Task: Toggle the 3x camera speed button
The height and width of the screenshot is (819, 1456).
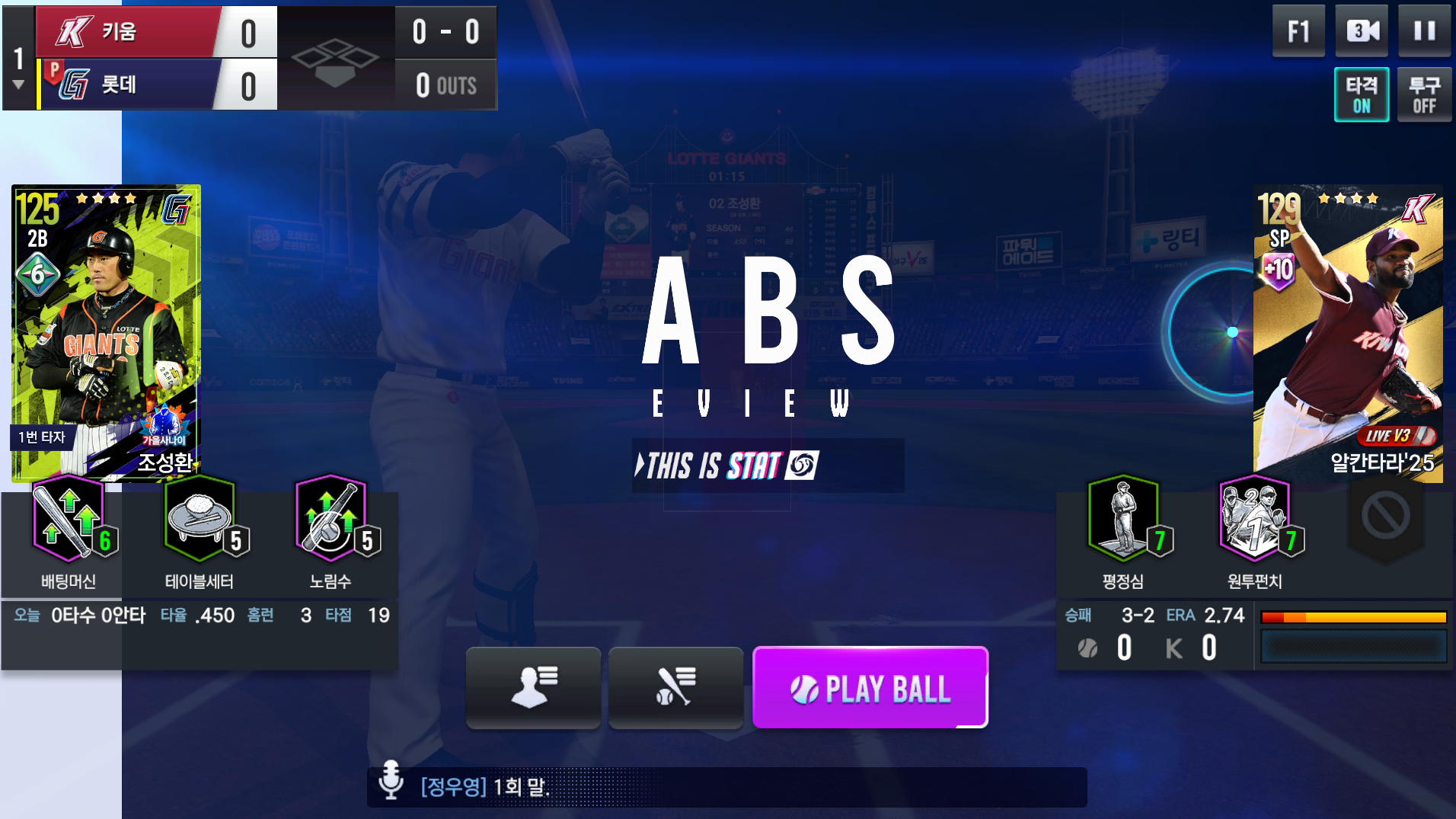Action: pyautogui.click(x=1362, y=31)
